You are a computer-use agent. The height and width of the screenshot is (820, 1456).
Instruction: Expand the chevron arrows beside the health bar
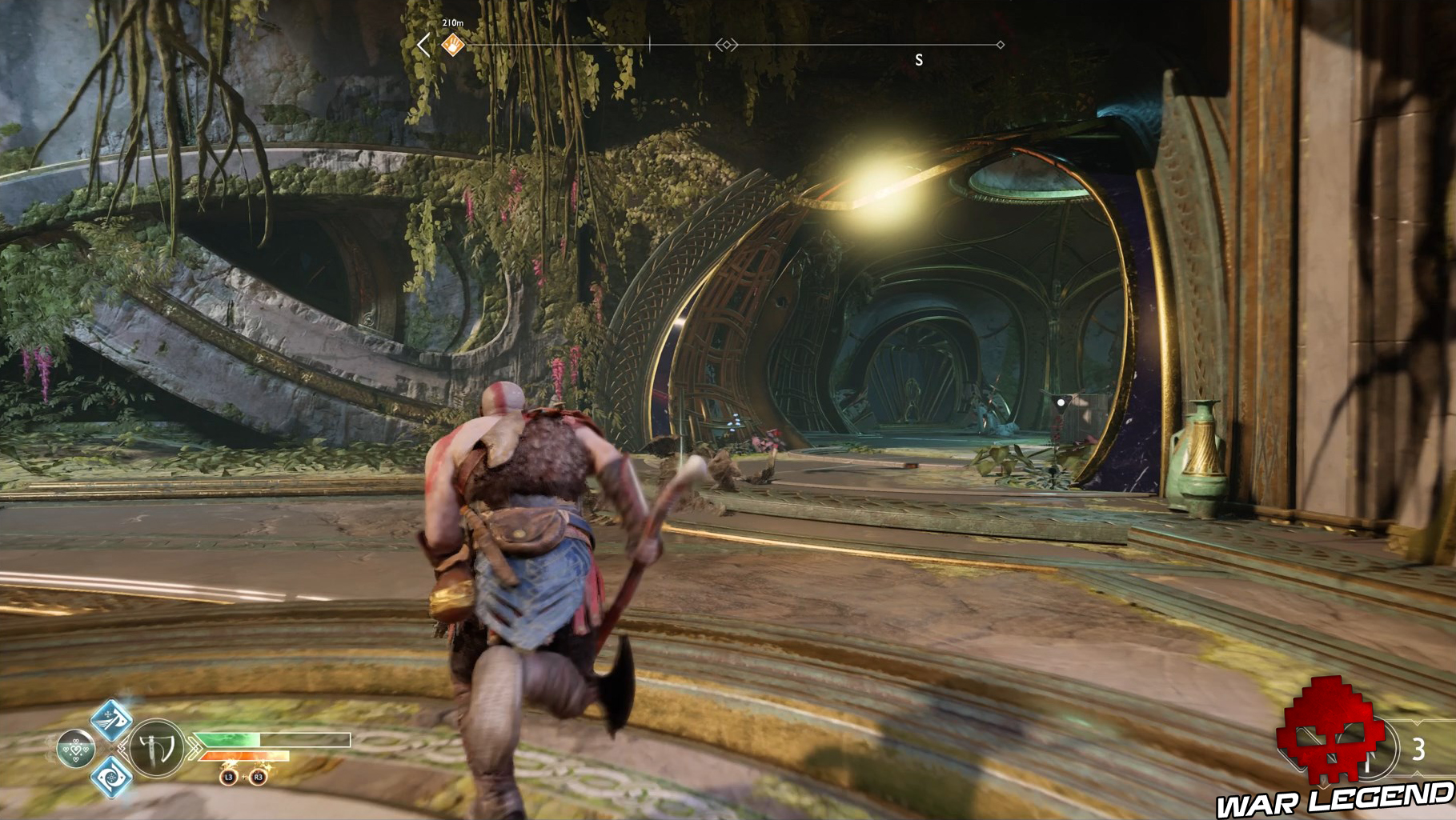click(194, 748)
